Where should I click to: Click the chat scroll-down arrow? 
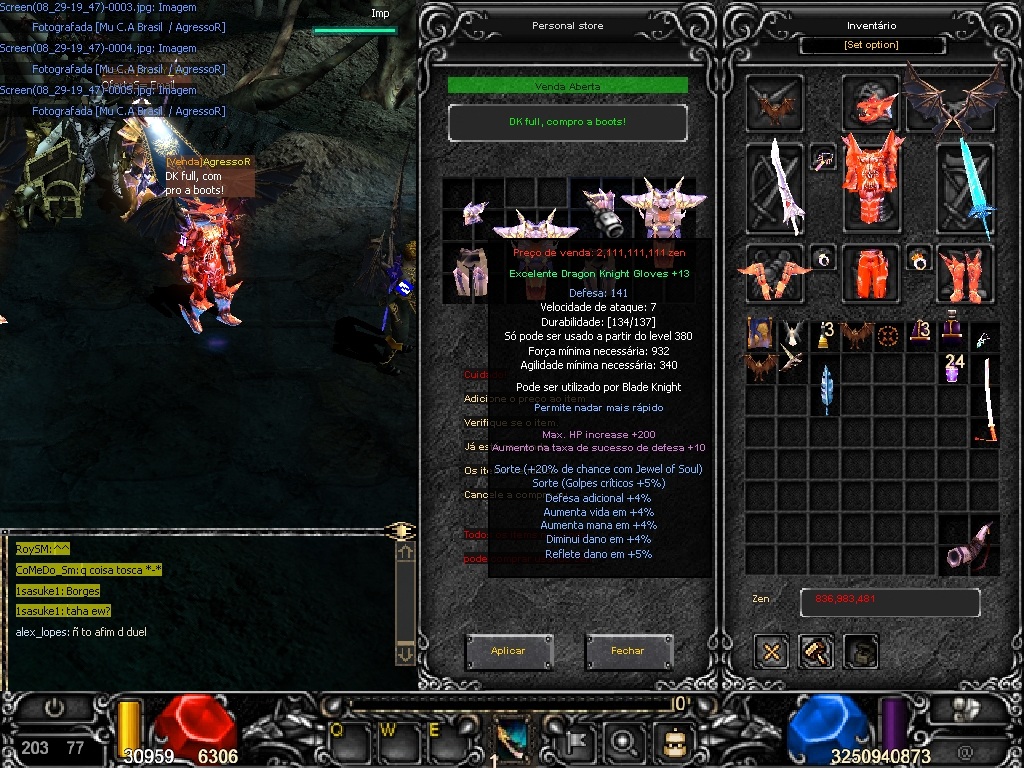(405, 653)
